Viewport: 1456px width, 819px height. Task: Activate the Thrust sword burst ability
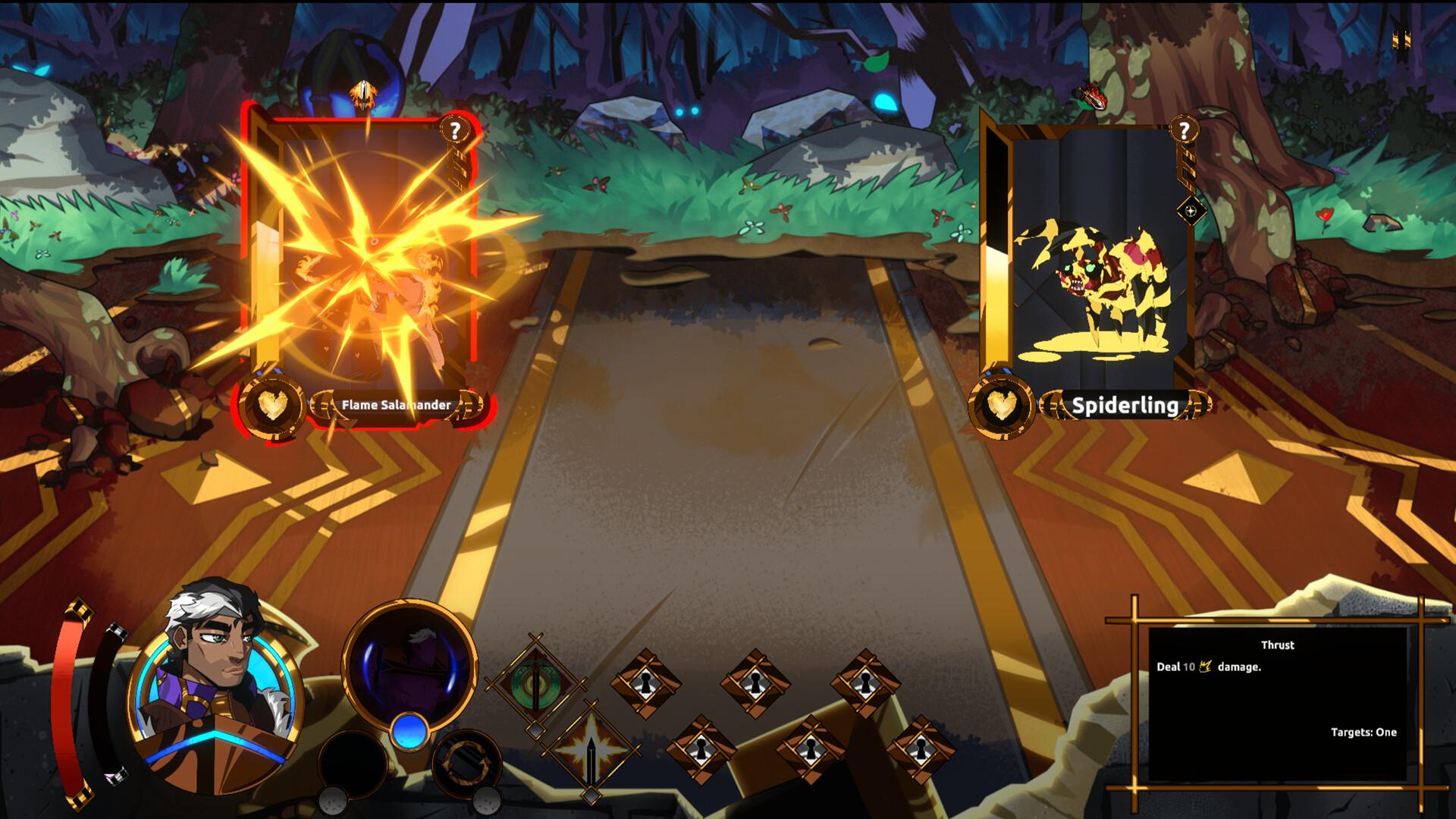coord(589,751)
